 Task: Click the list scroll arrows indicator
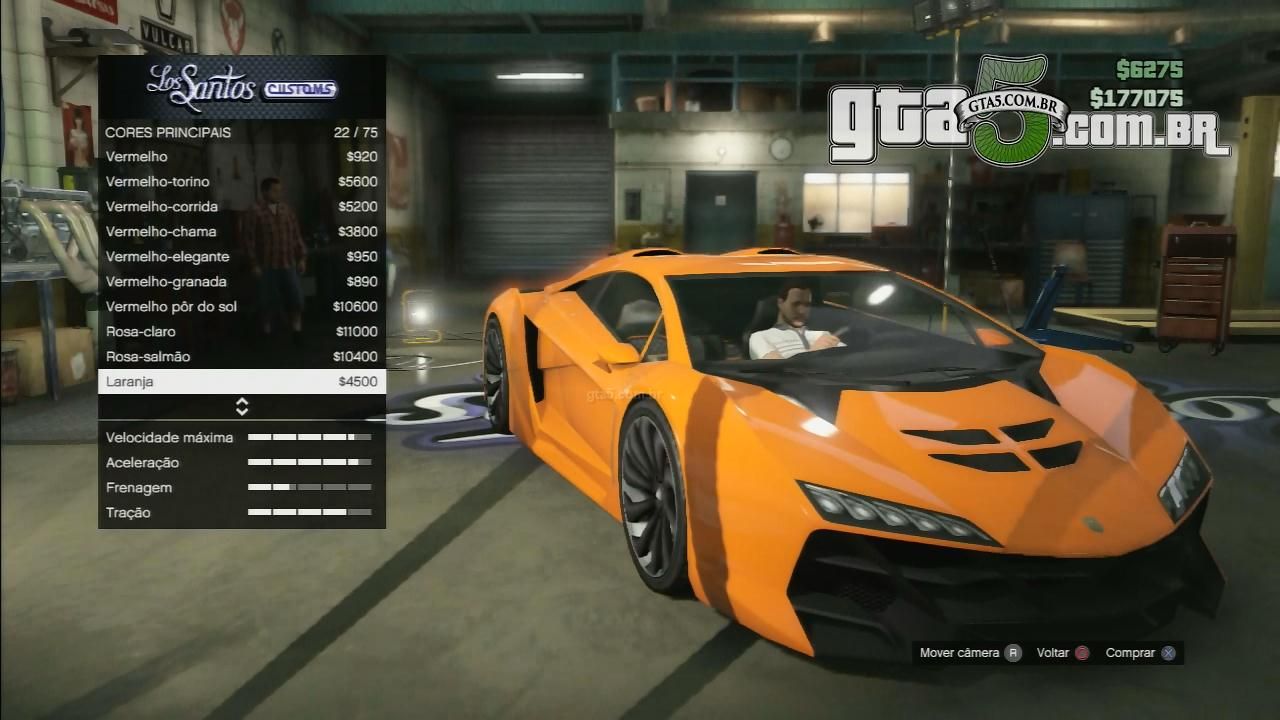pos(242,406)
